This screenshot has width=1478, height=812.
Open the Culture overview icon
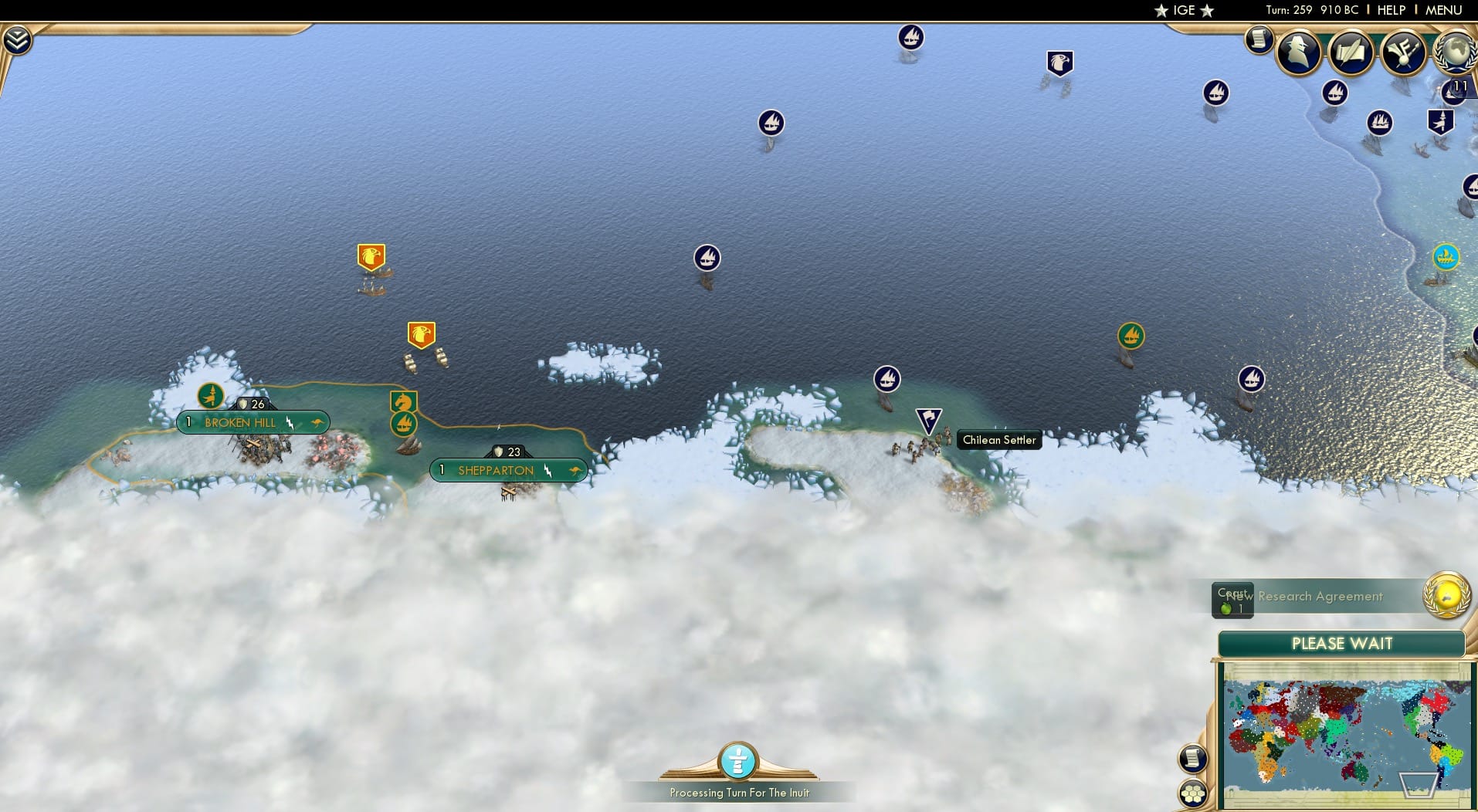coord(1404,51)
